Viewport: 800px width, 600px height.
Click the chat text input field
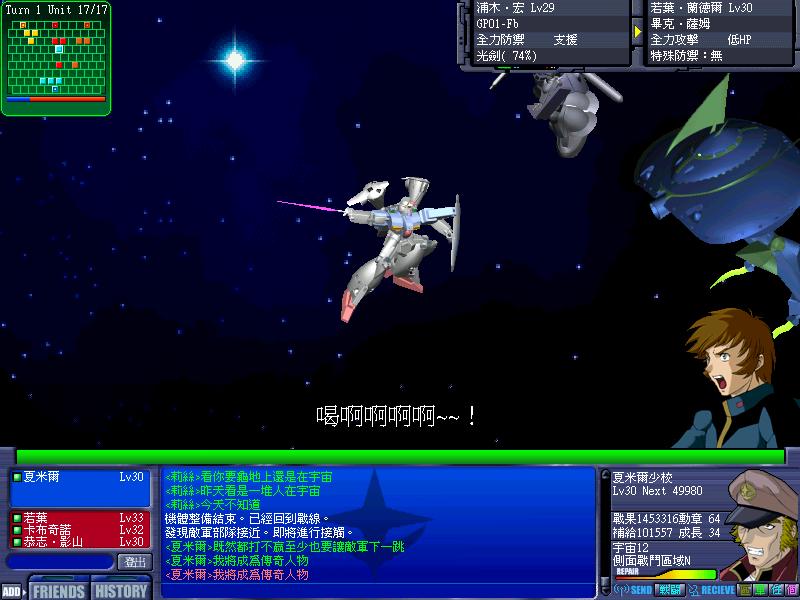[58, 562]
